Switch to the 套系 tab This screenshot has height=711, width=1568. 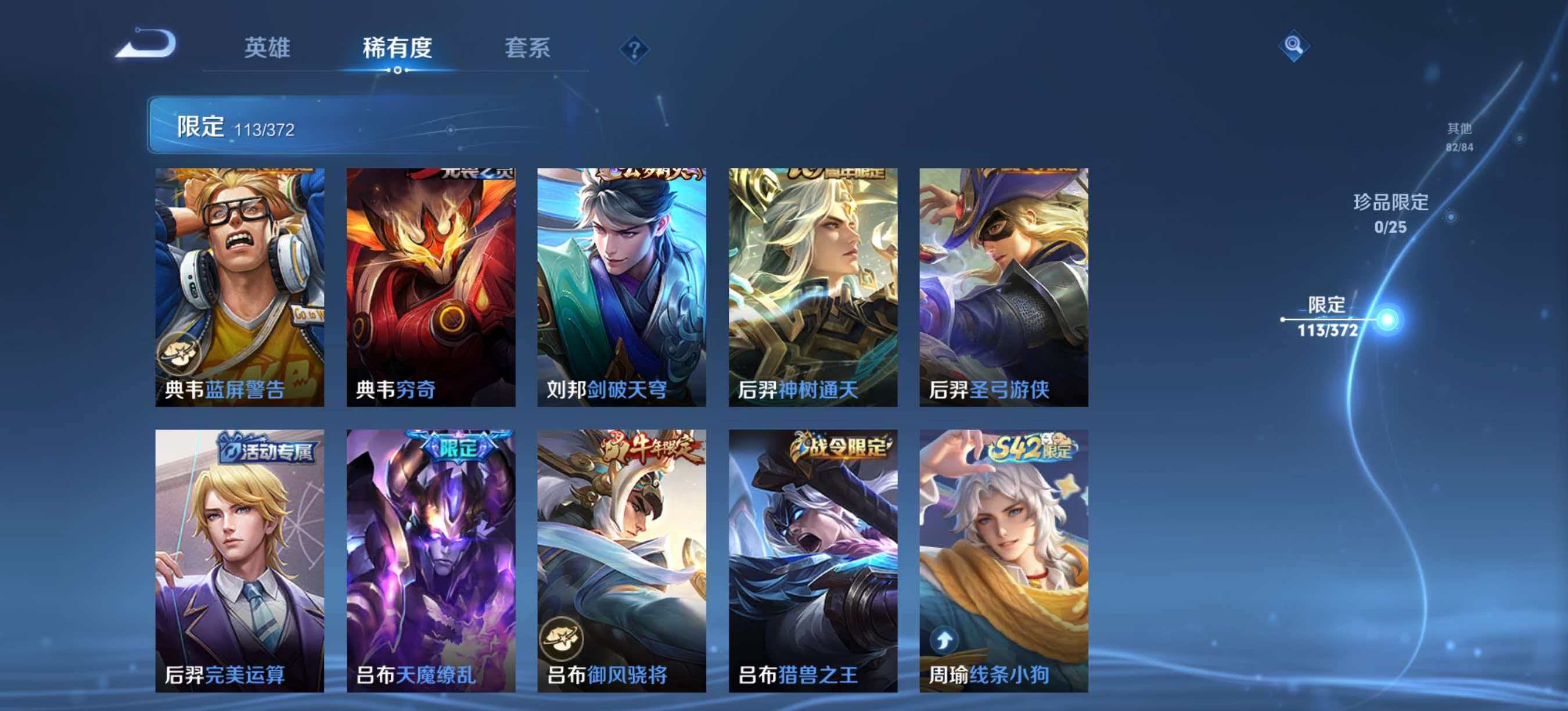529,49
